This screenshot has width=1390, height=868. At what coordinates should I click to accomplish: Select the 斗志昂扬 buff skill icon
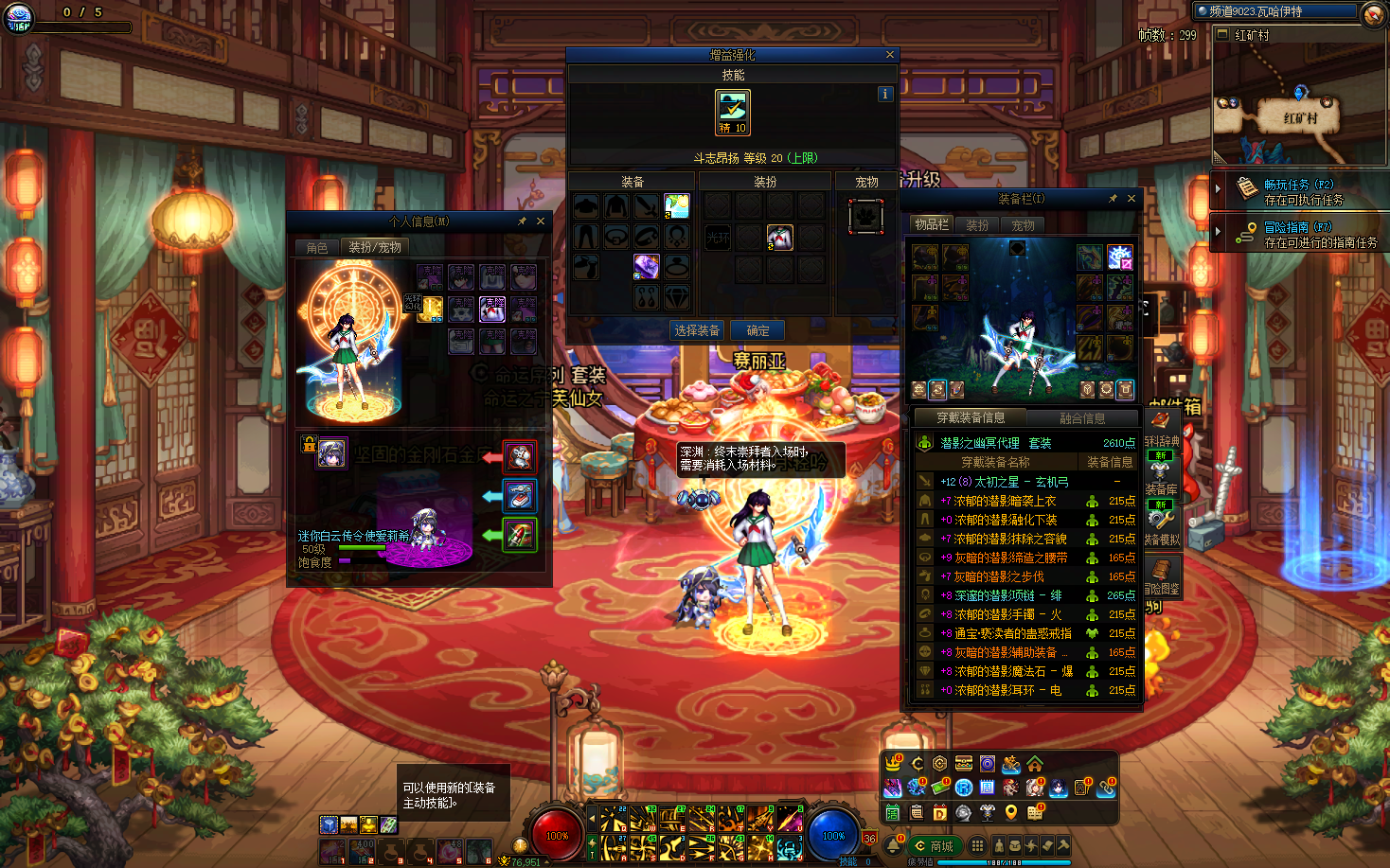(x=732, y=112)
